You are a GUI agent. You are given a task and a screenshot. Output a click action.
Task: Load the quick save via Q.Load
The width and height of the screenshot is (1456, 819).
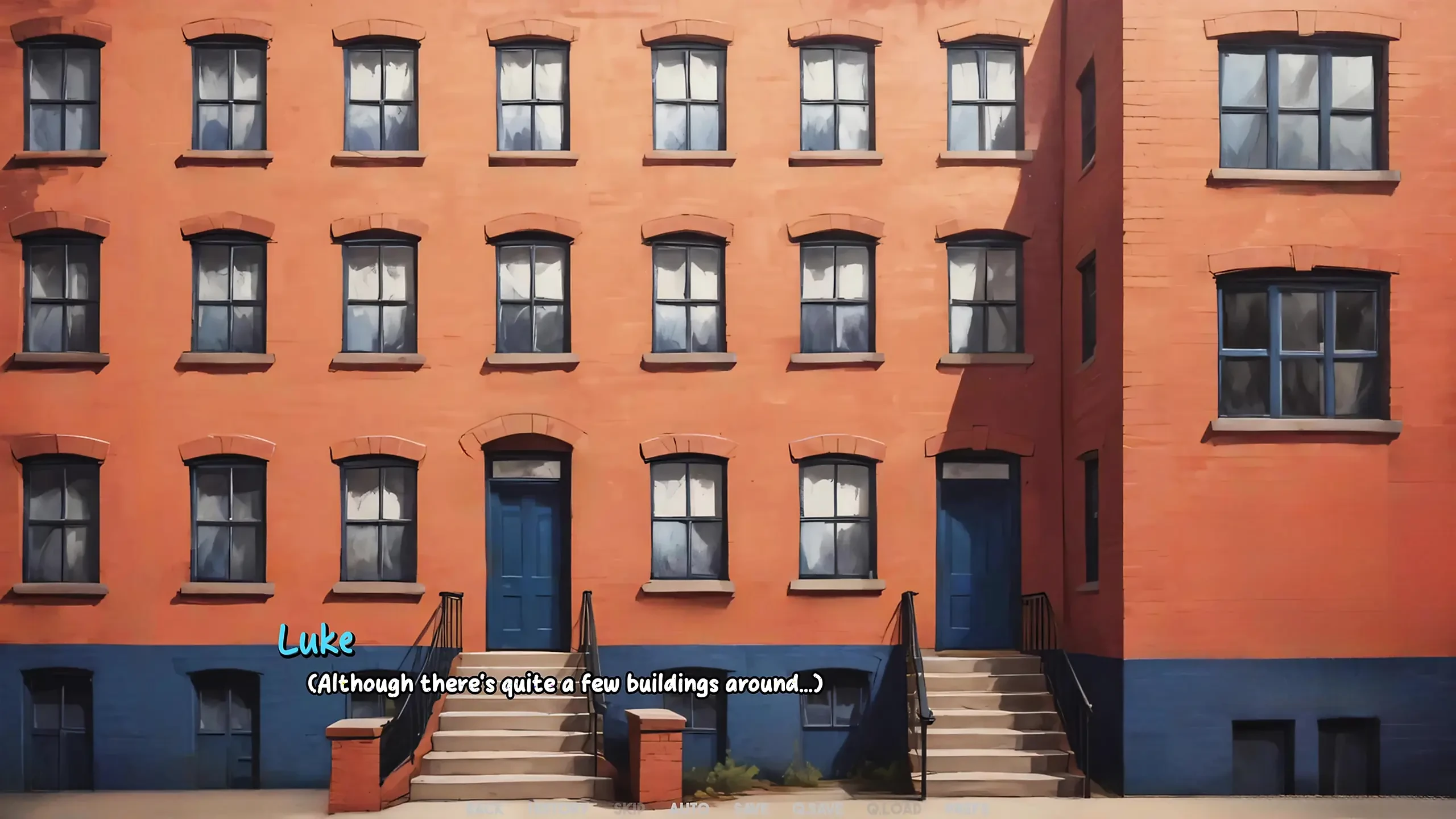tap(894, 809)
